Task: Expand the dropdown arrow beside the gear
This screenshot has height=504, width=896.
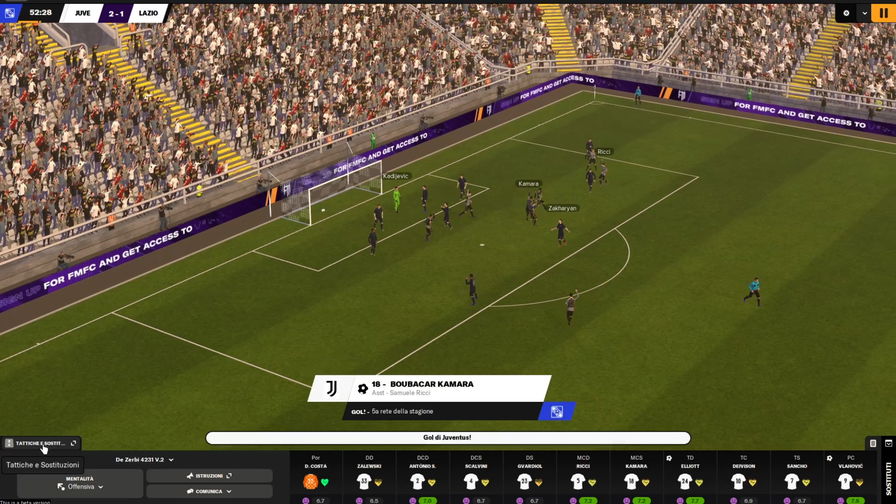Action: click(864, 13)
